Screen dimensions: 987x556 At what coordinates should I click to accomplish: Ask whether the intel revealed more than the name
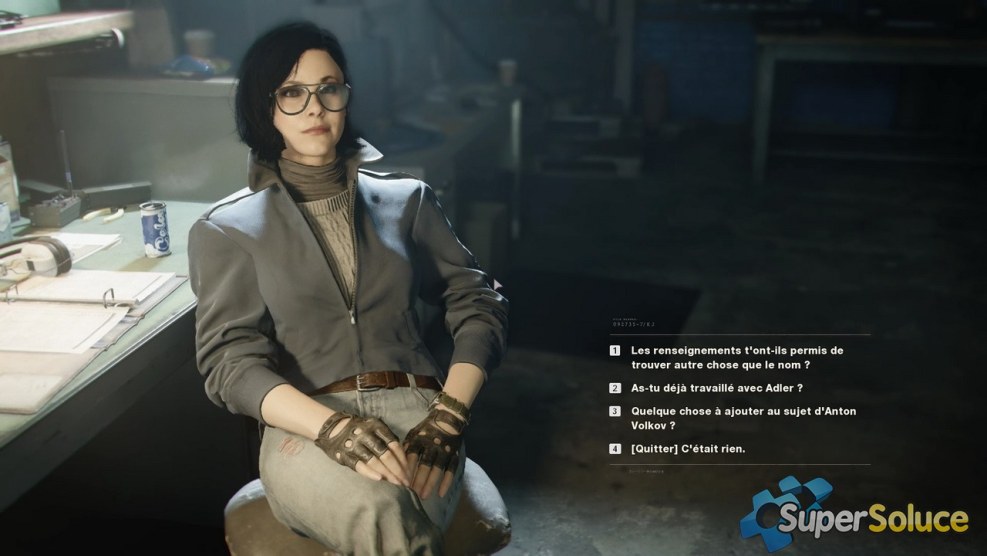[x=737, y=358]
